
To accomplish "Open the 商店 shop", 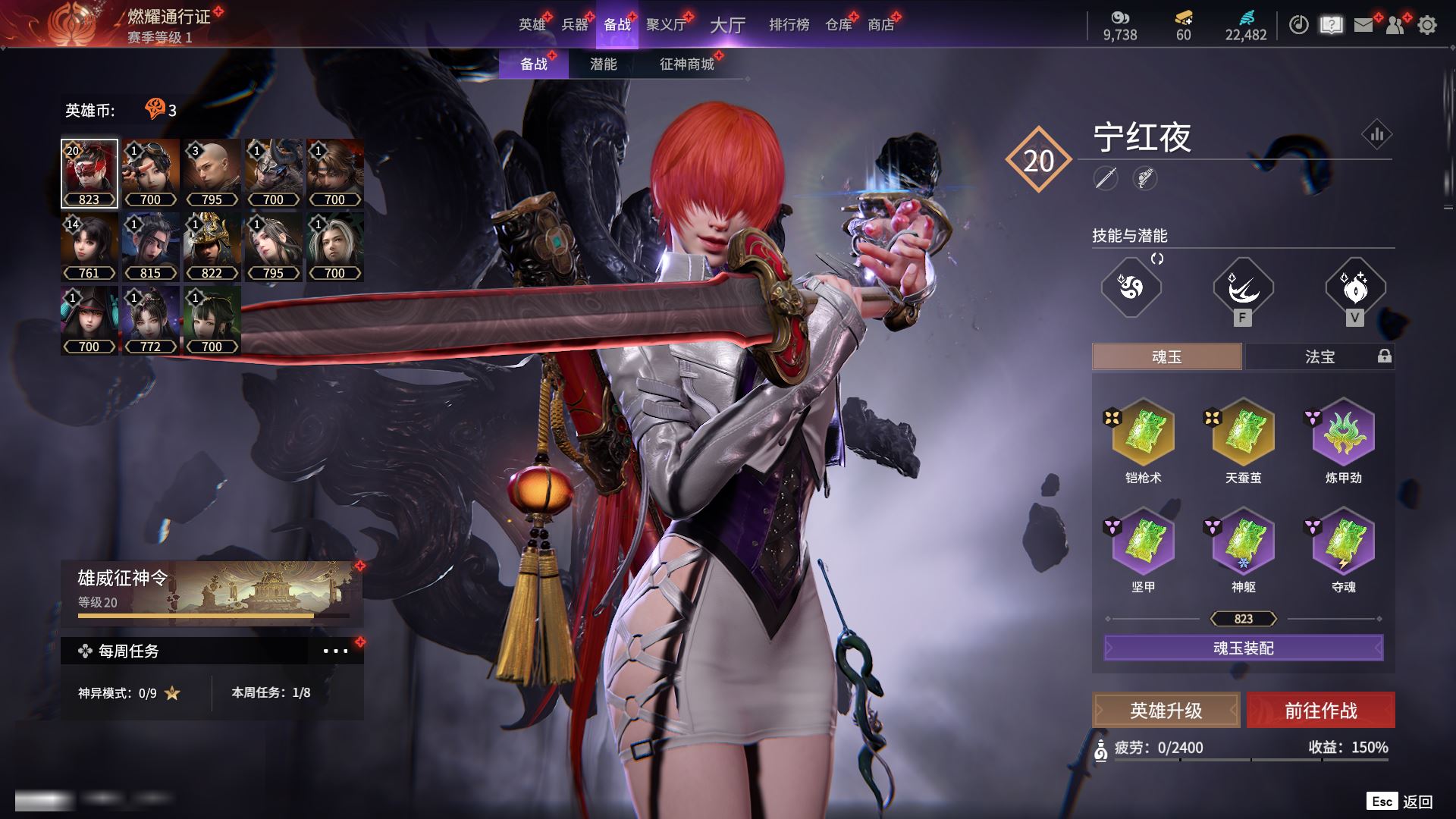I will (x=880, y=25).
